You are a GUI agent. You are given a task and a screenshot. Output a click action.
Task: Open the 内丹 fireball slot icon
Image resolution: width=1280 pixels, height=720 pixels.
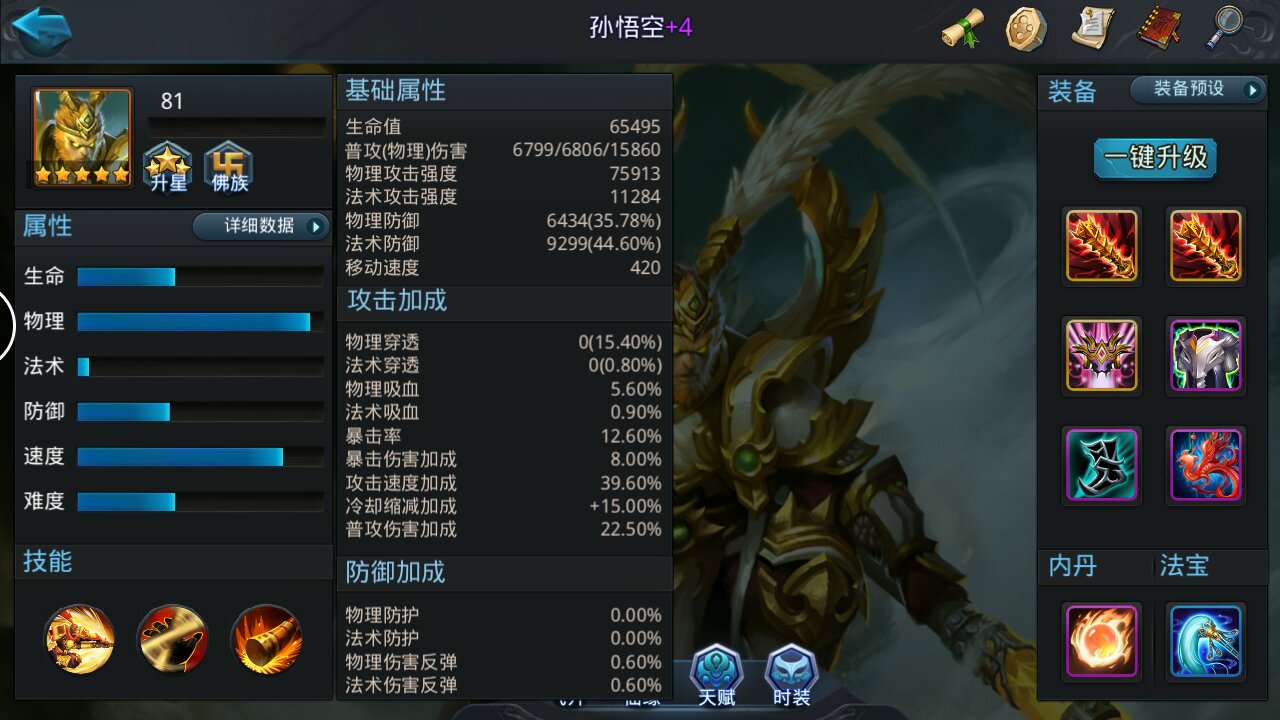pos(1101,641)
